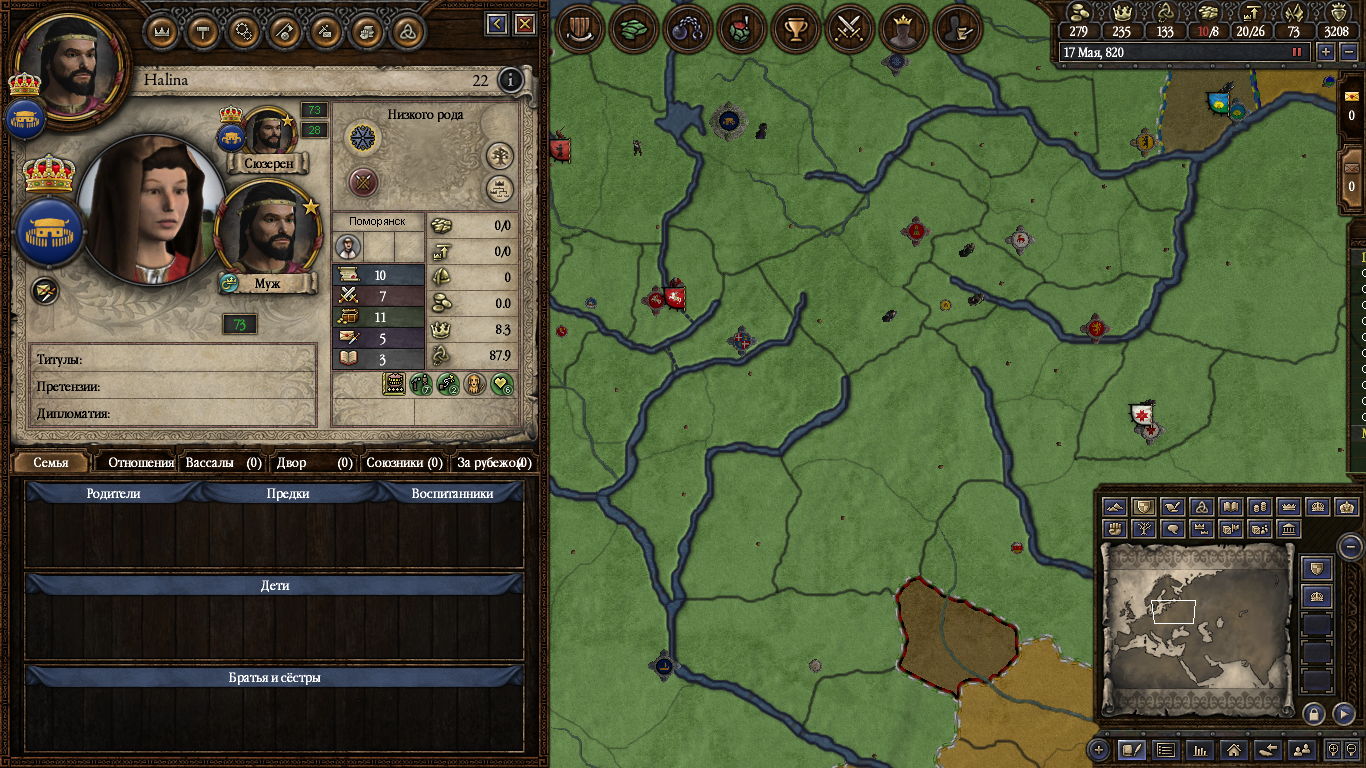Go to home with the house button
The height and width of the screenshot is (768, 1366).
coord(1234,748)
